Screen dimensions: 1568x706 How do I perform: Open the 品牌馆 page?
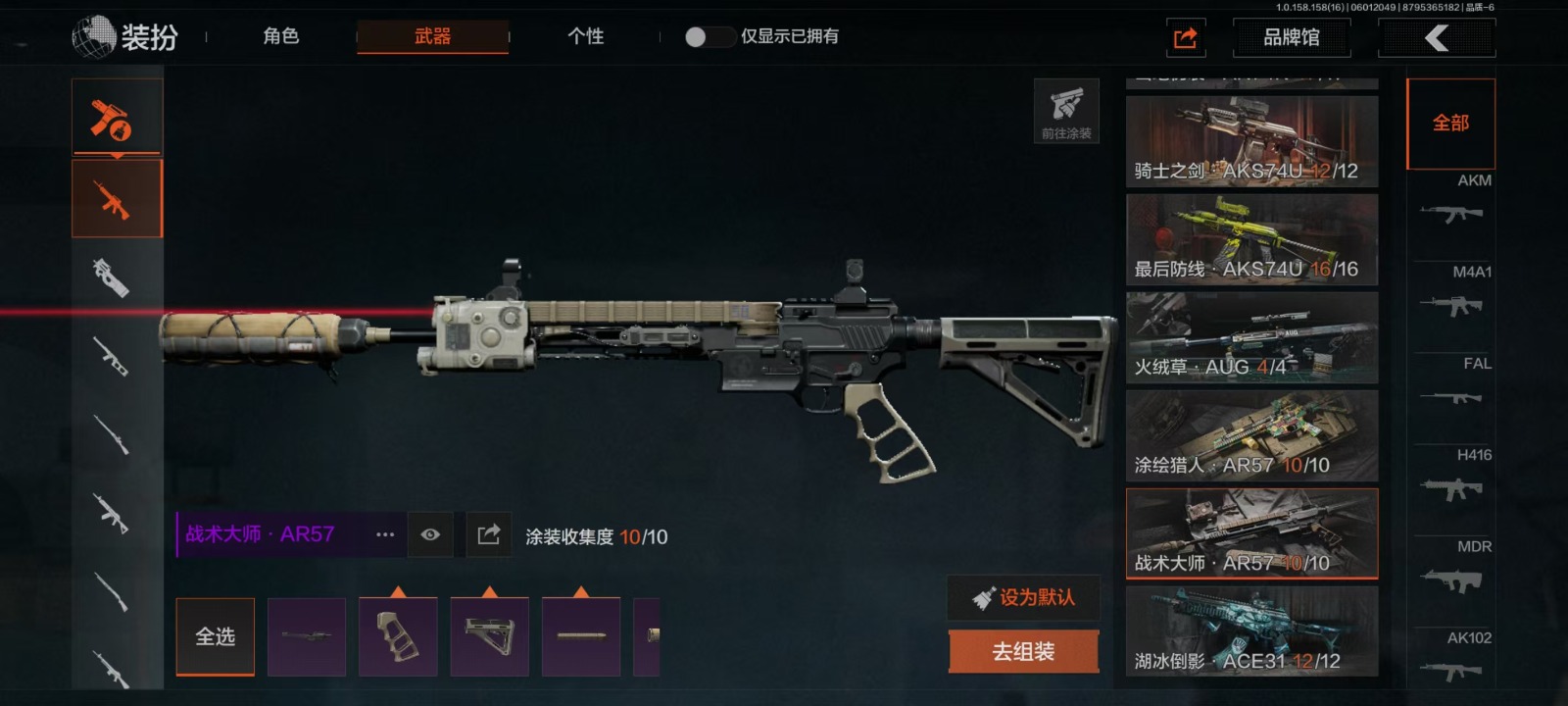point(1291,37)
